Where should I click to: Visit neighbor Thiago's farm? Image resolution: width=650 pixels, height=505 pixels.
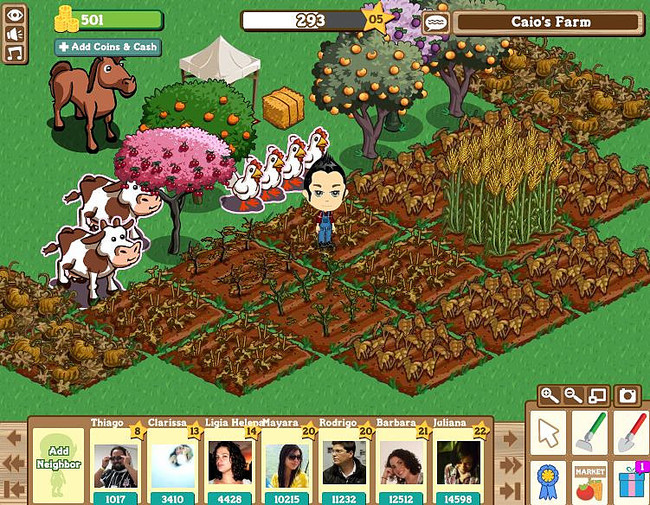115,463
